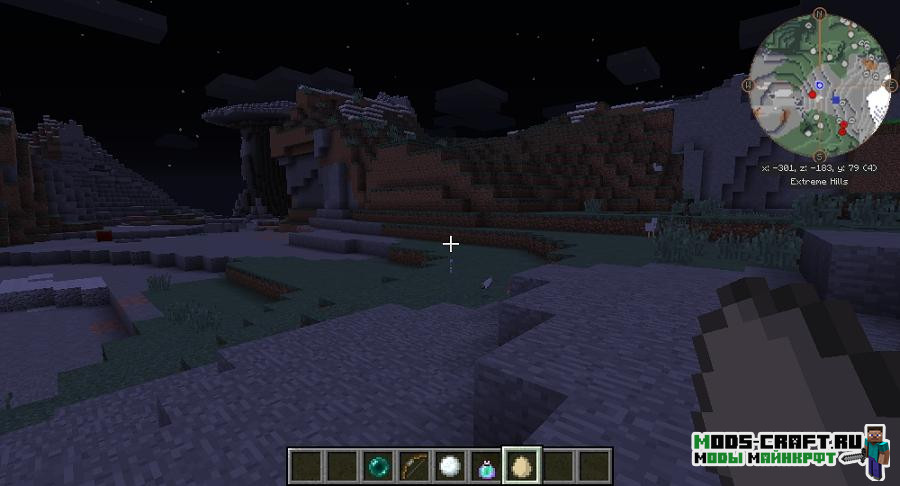The width and height of the screenshot is (900, 486).
Task: Choose the snowball hotbar slot
Action: coord(450,465)
